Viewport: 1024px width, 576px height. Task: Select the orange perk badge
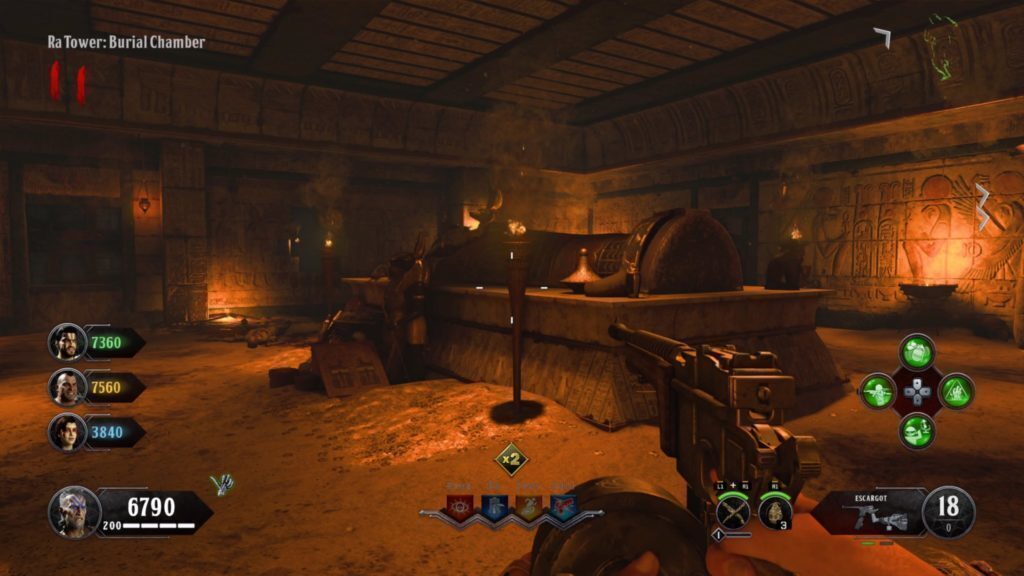pyautogui.click(x=529, y=506)
